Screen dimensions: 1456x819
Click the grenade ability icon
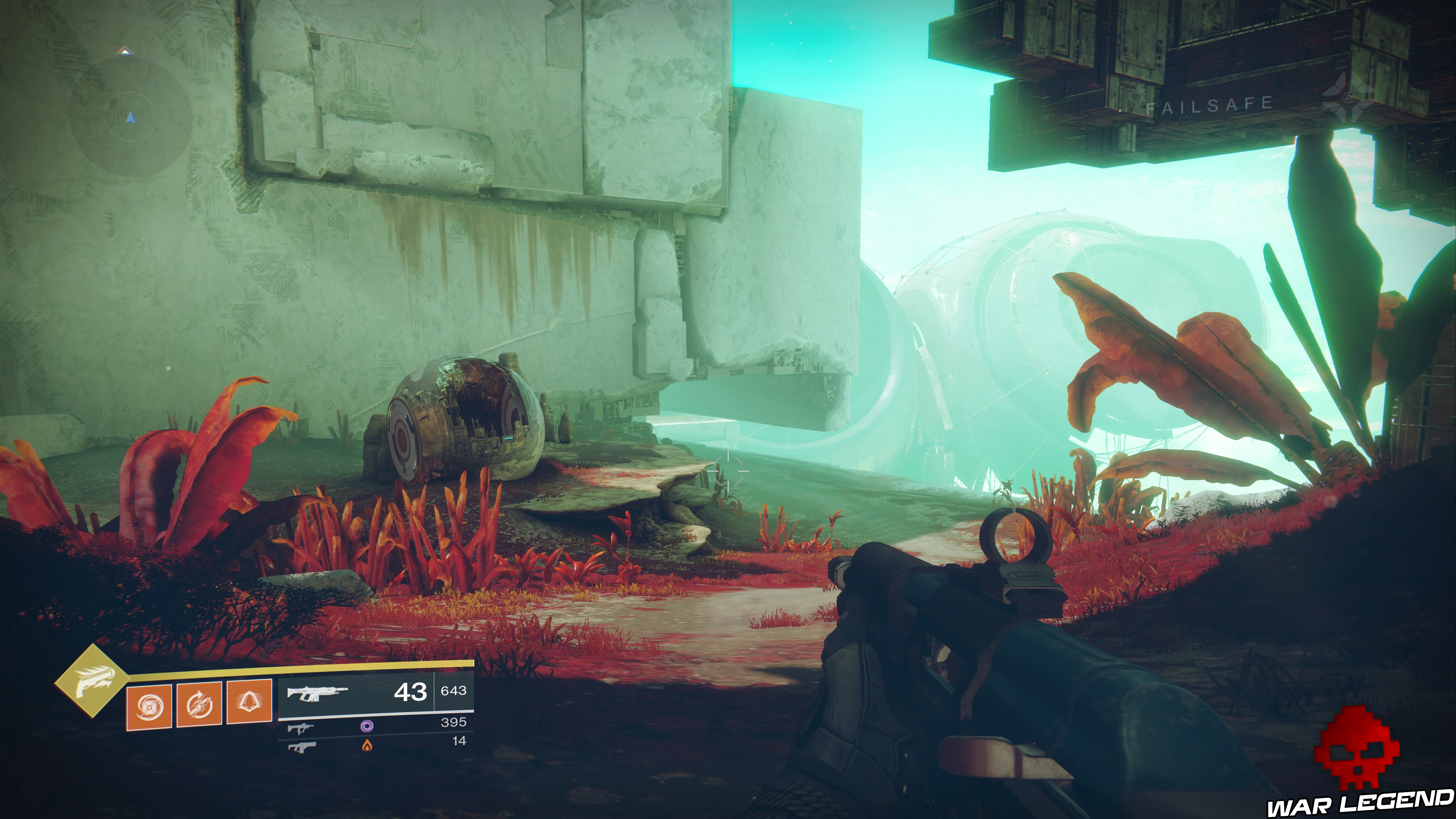click(x=150, y=707)
